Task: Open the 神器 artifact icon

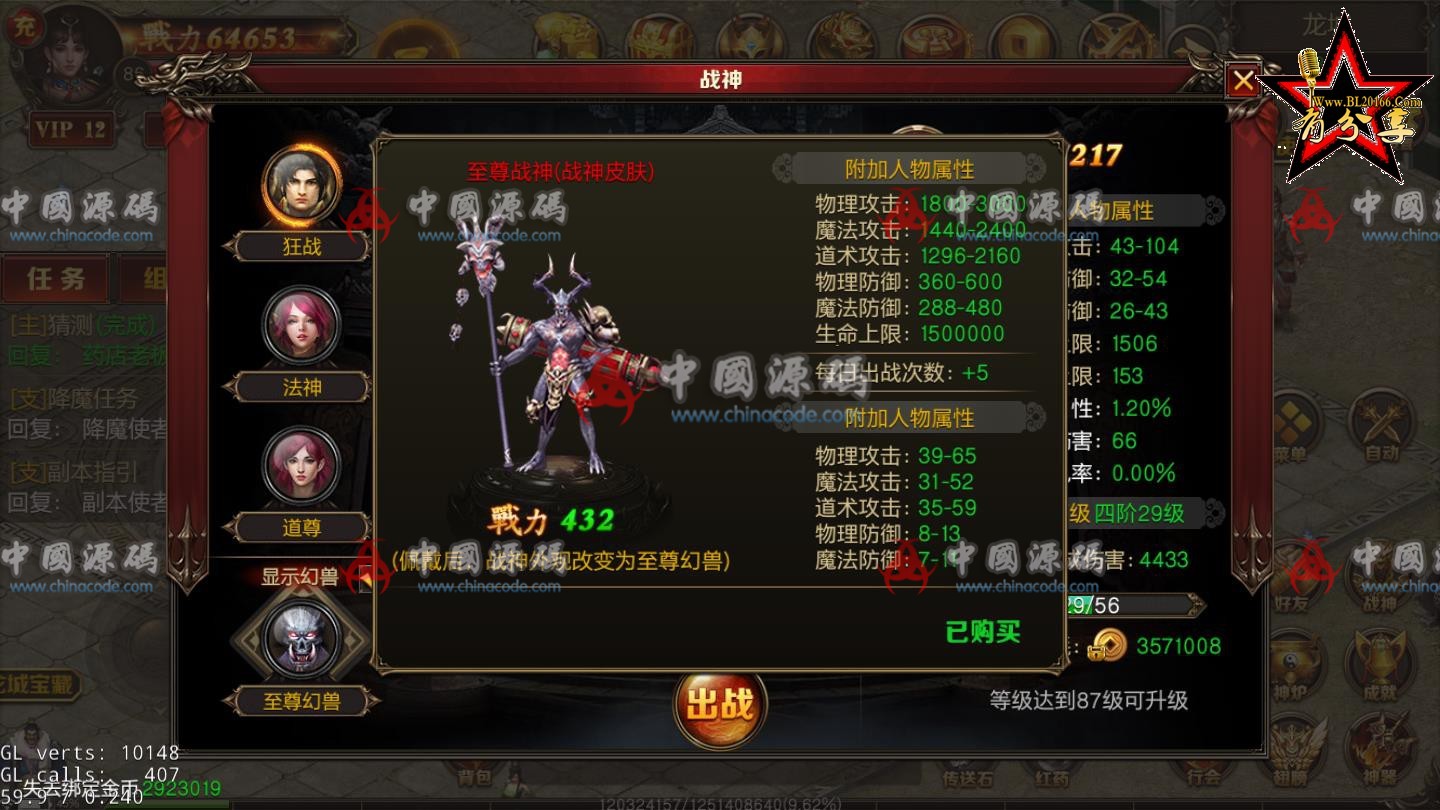Action: (x=1382, y=742)
